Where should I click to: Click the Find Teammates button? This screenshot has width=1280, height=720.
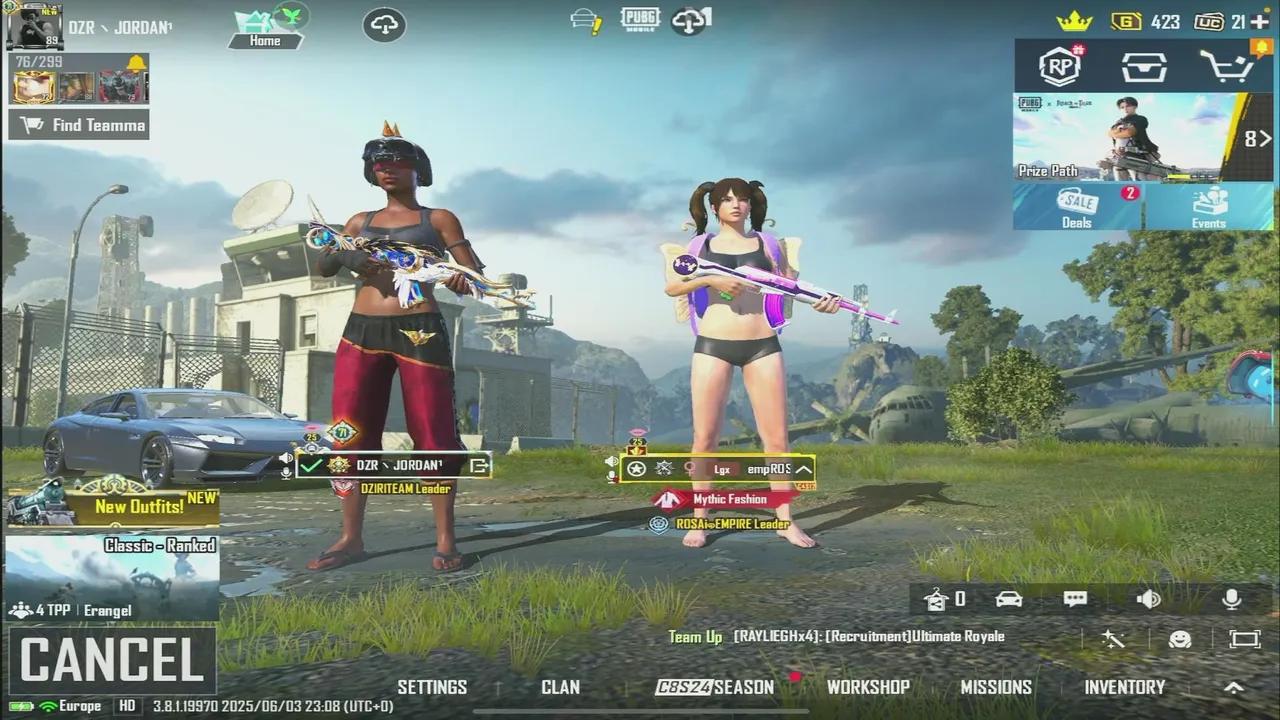pos(79,125)
